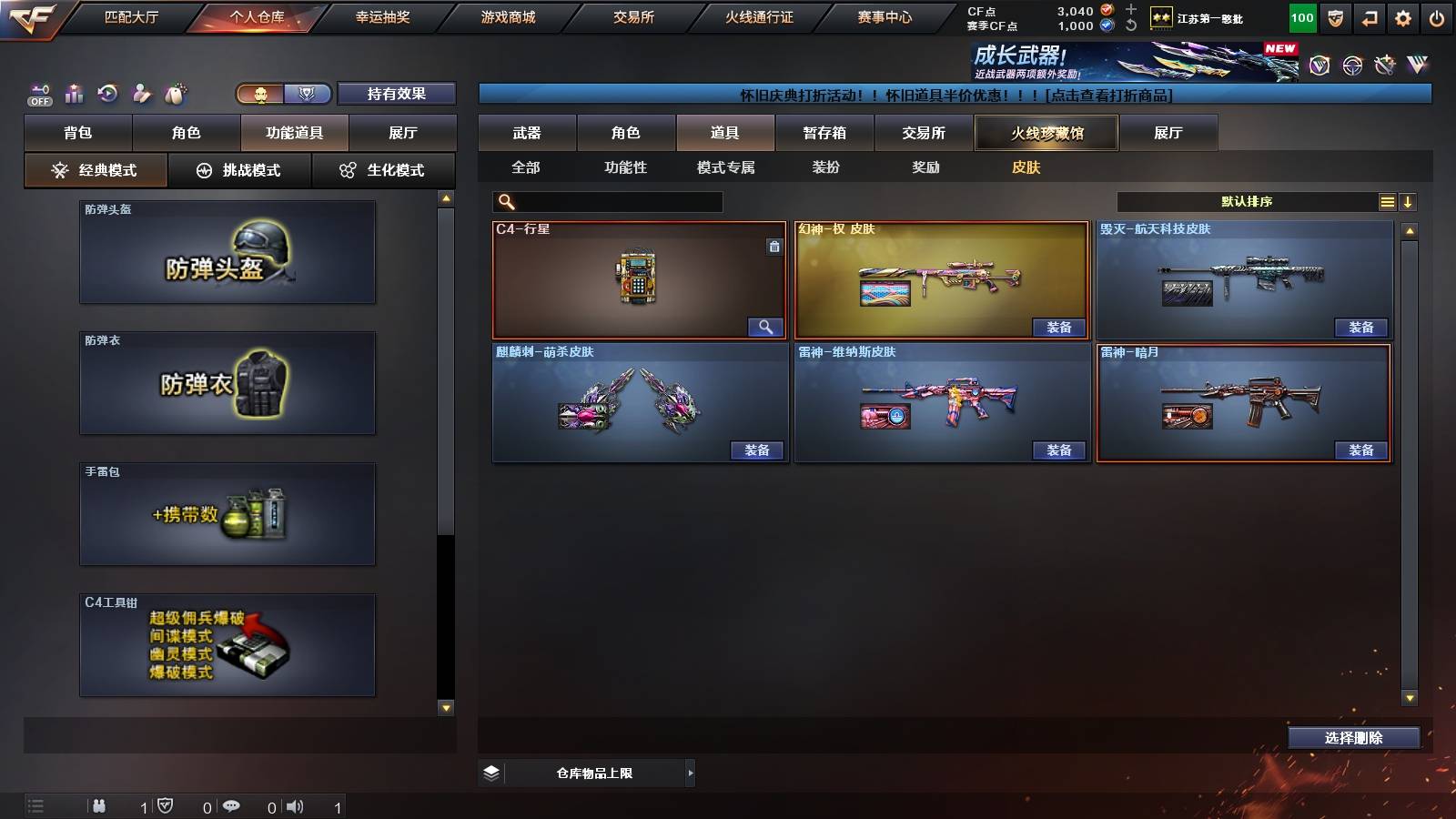Click the magnifier icon on the C4-行星 card
1456x819 pixels.
(x=767, y=327)
